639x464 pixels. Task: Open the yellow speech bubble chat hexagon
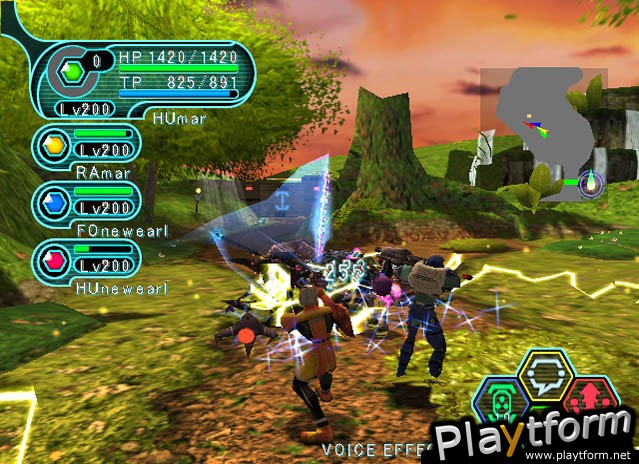pos(545,376)
